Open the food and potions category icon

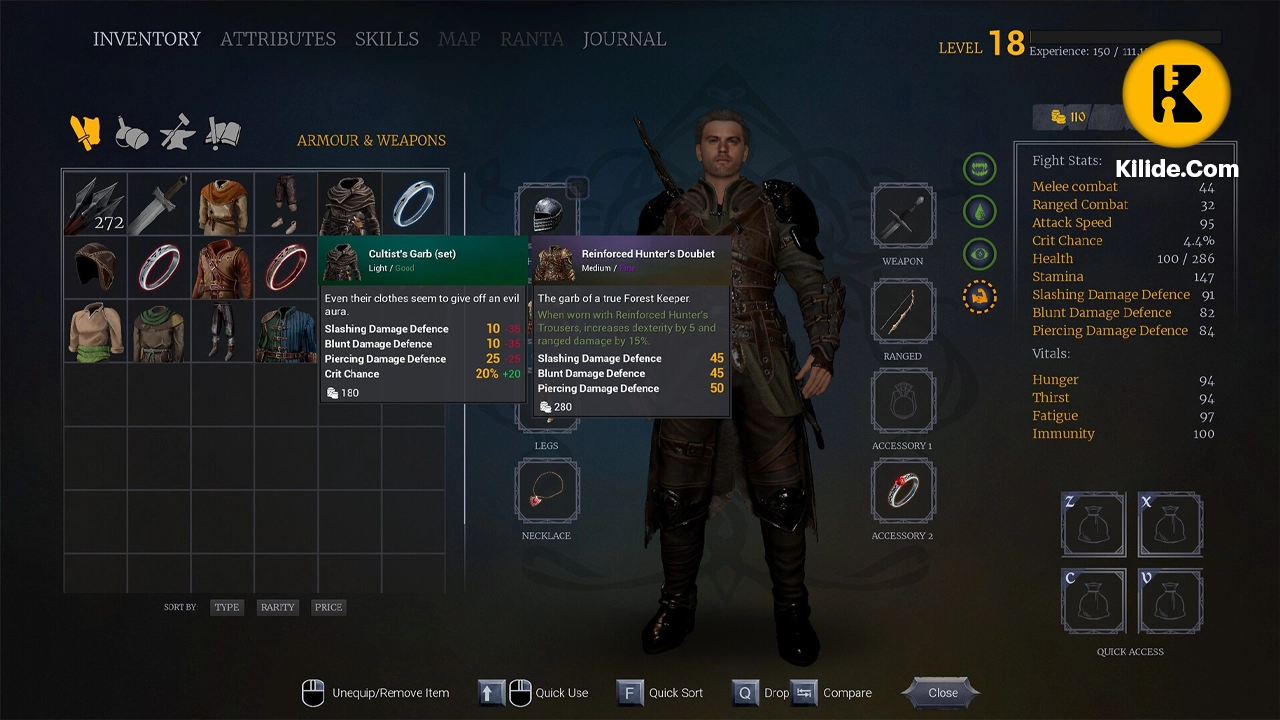(x=131, y=132)
